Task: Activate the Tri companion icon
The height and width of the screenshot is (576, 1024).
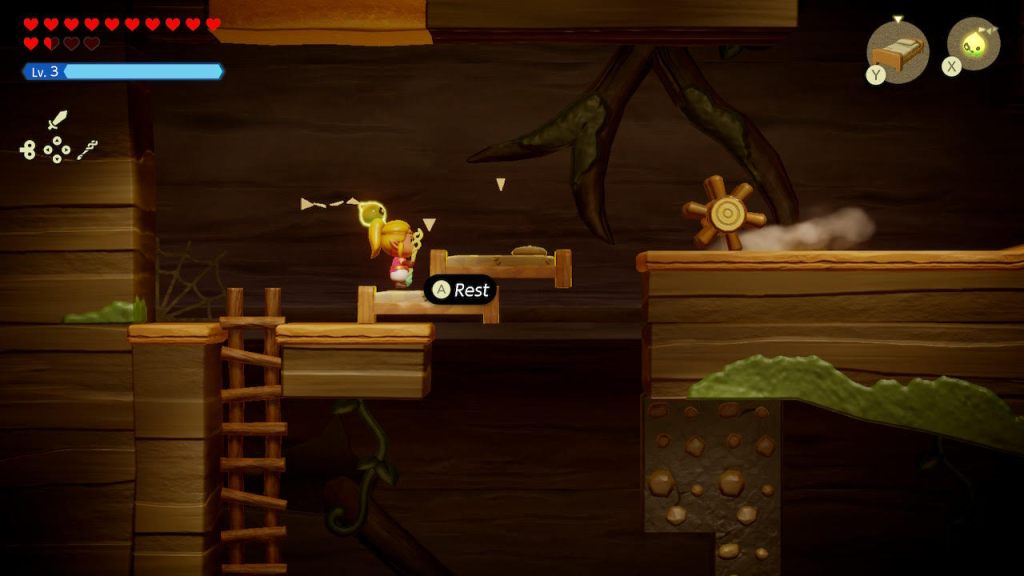Action: 974,44
